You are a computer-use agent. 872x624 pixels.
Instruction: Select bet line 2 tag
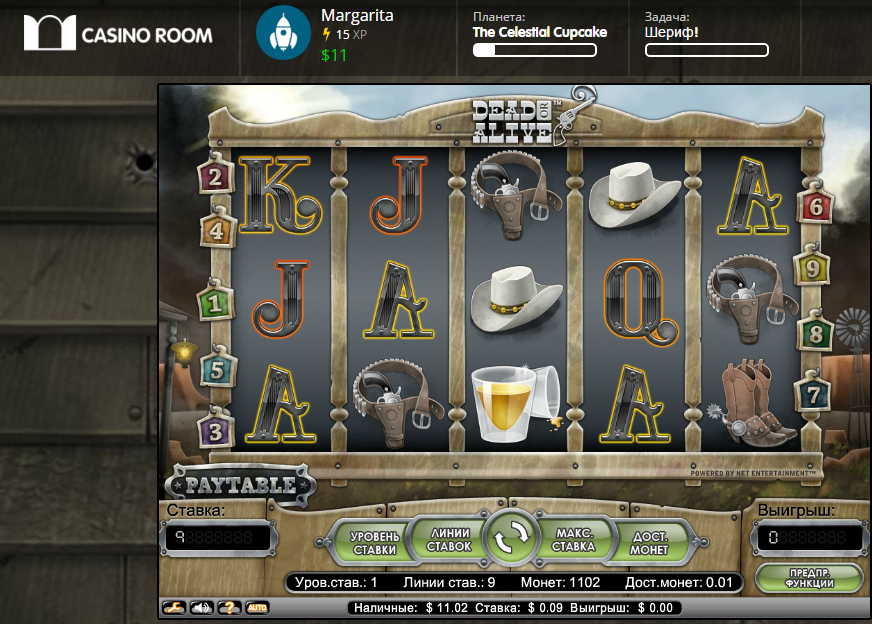pos(215,177)
